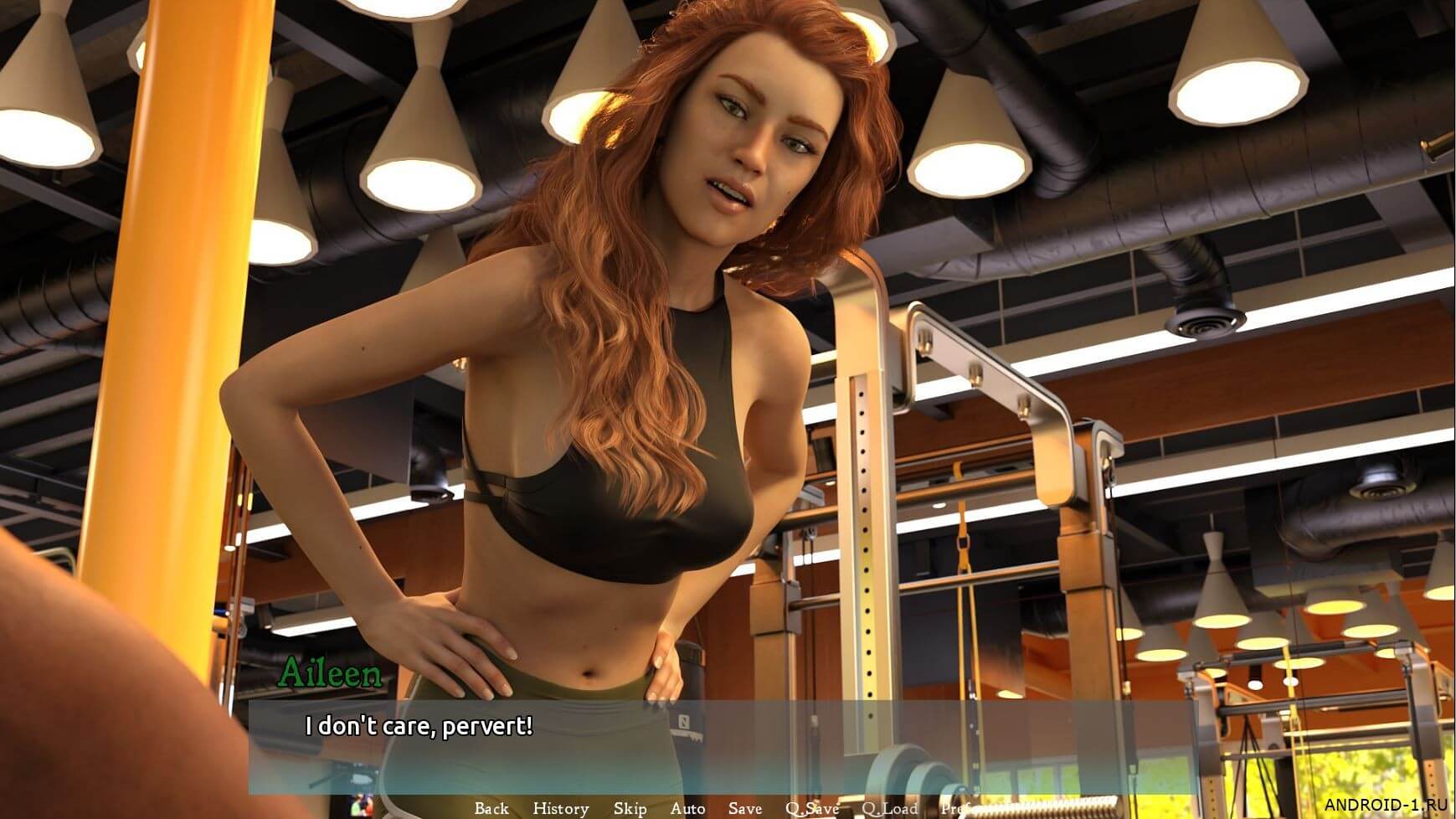Open the dialogue History log
Screen dimensions: 1456x819
tap(560, 808)
